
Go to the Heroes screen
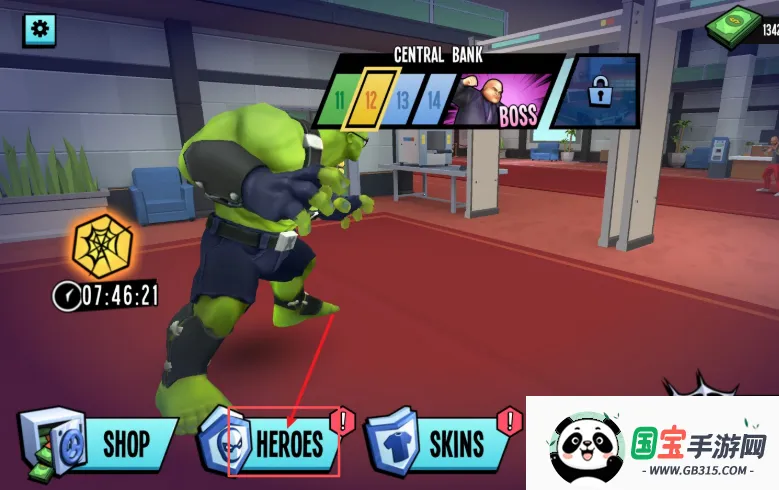click(274, 442)
